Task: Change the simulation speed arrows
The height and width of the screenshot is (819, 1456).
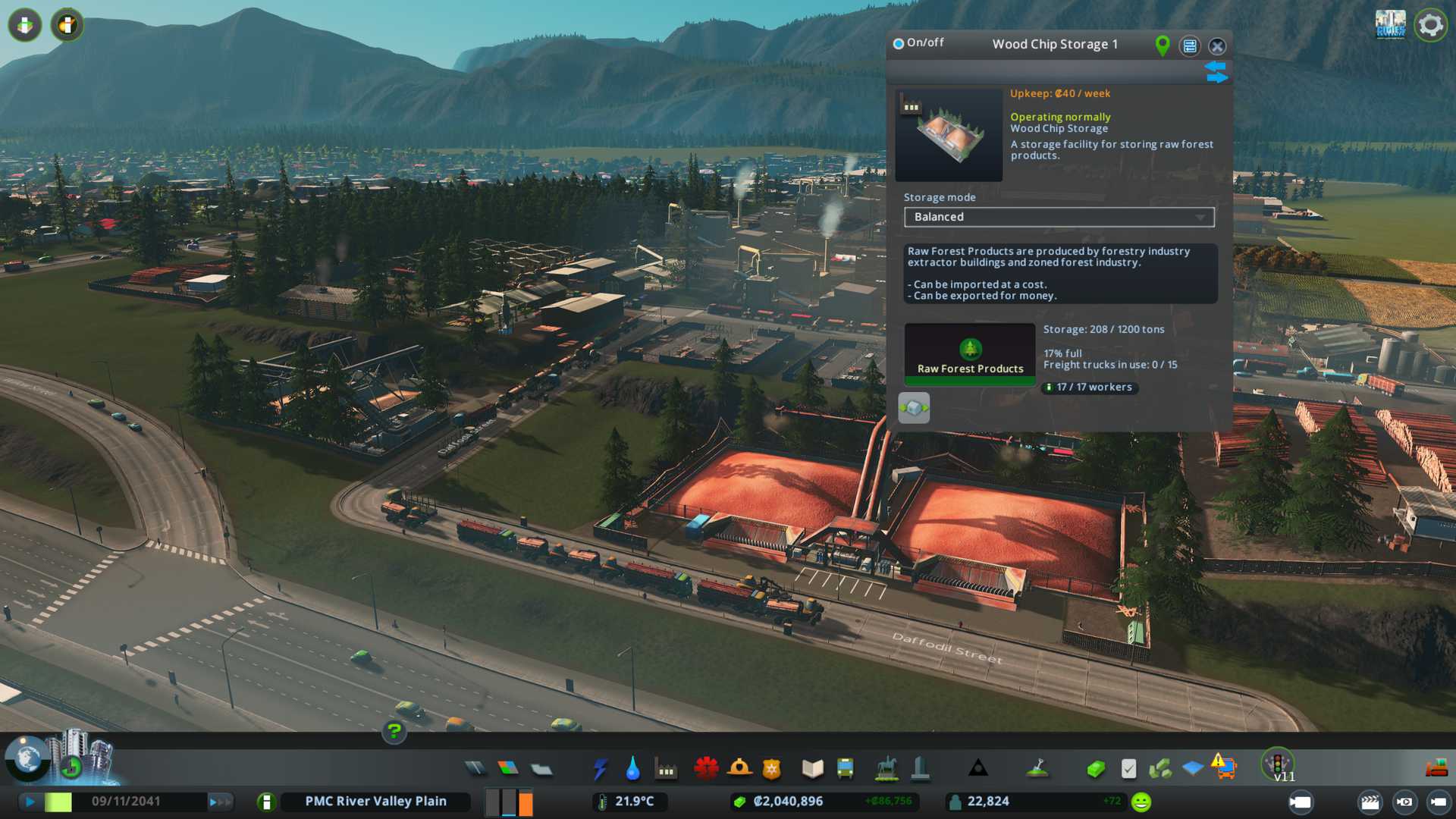Action: coord(219,802)
